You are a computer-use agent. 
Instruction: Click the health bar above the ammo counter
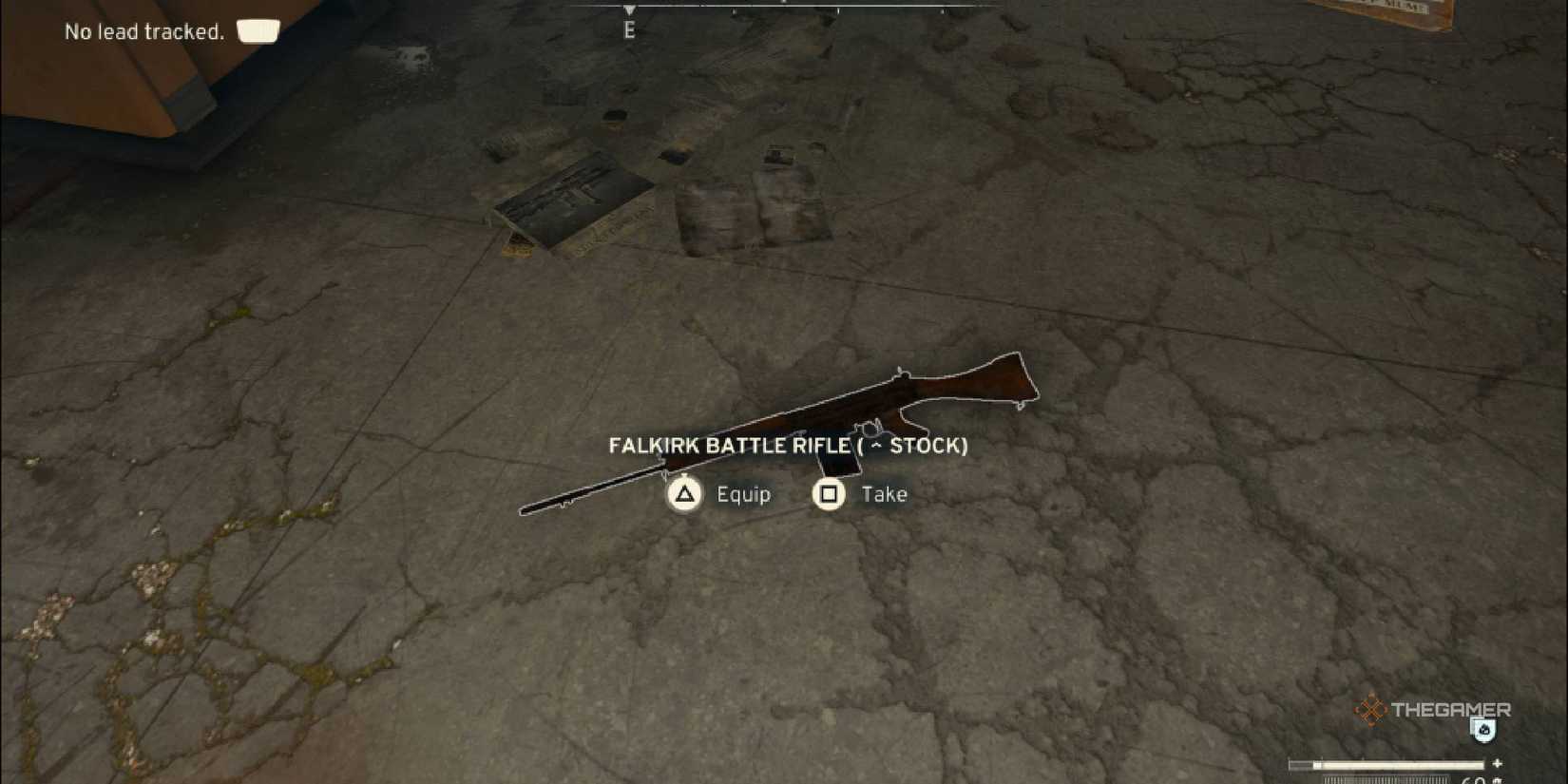pos(1386,764)
